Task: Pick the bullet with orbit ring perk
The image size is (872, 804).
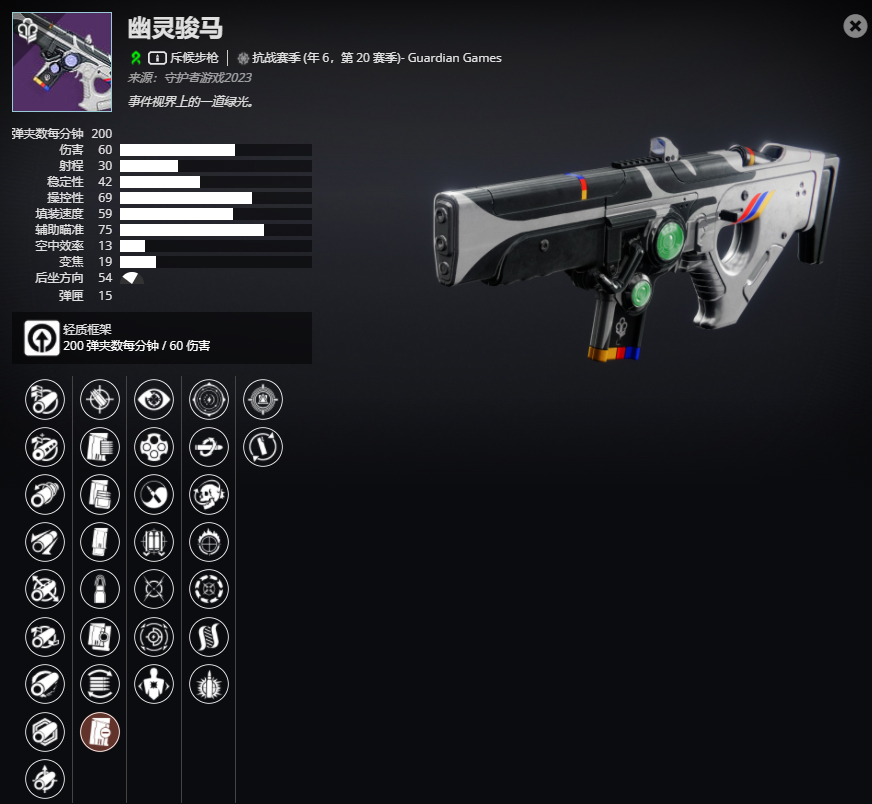Action: 209,447
